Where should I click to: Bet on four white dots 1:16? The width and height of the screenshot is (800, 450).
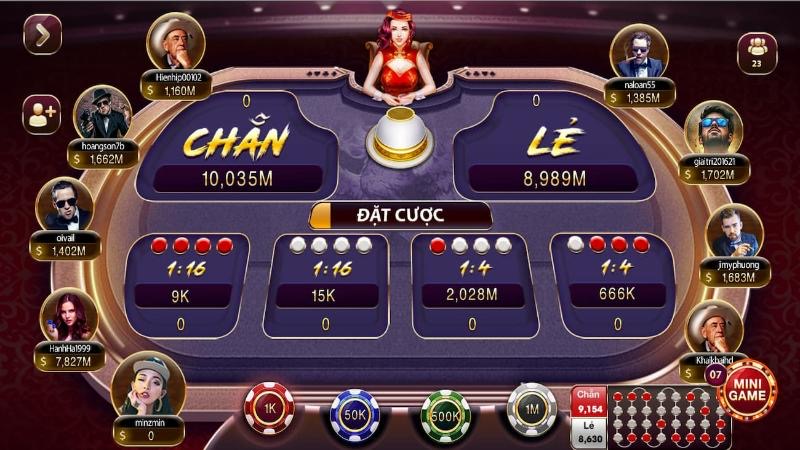pos(325,285)
